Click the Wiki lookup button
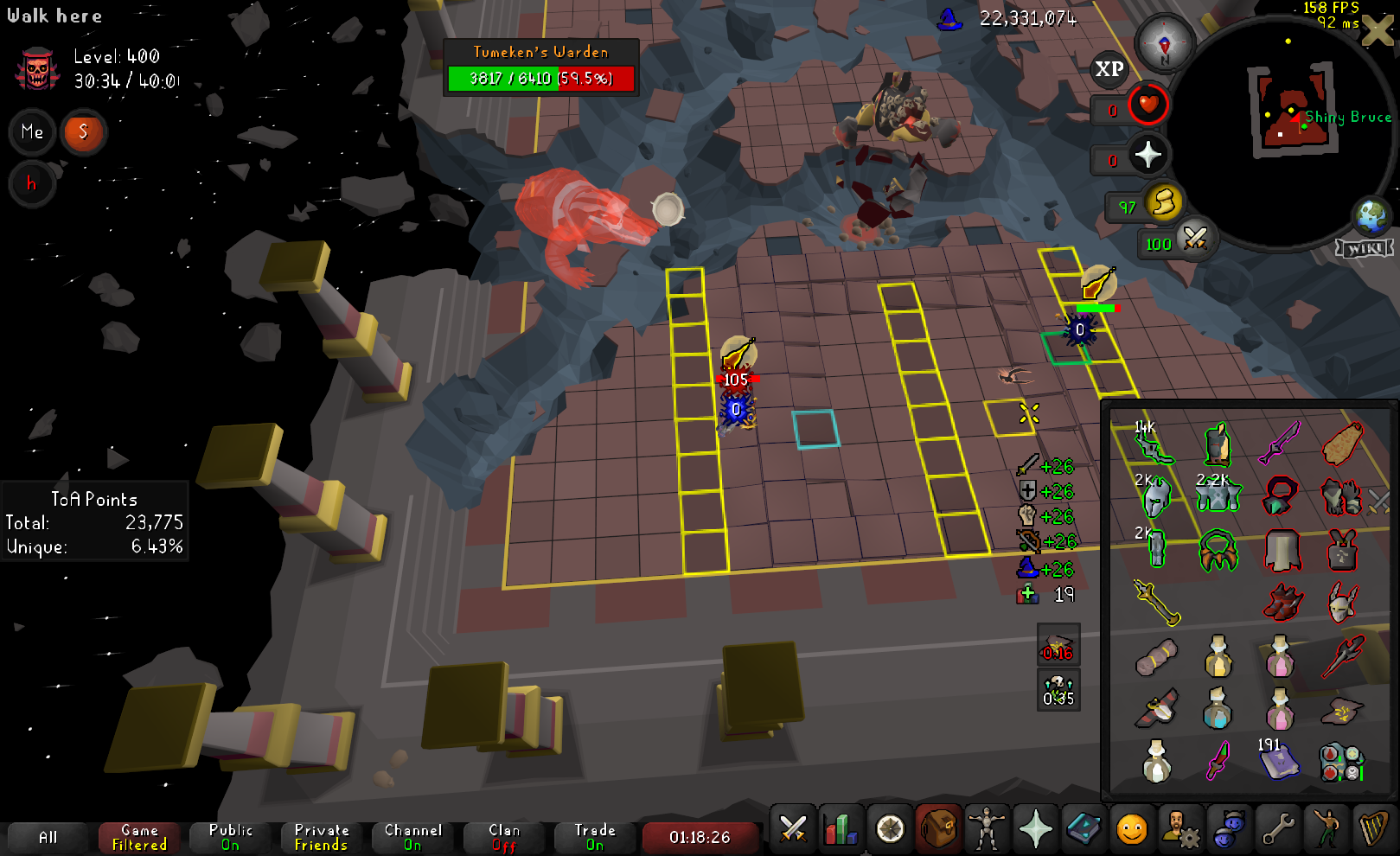Viewport: 1400px width, 856px height. (1365, 249)
